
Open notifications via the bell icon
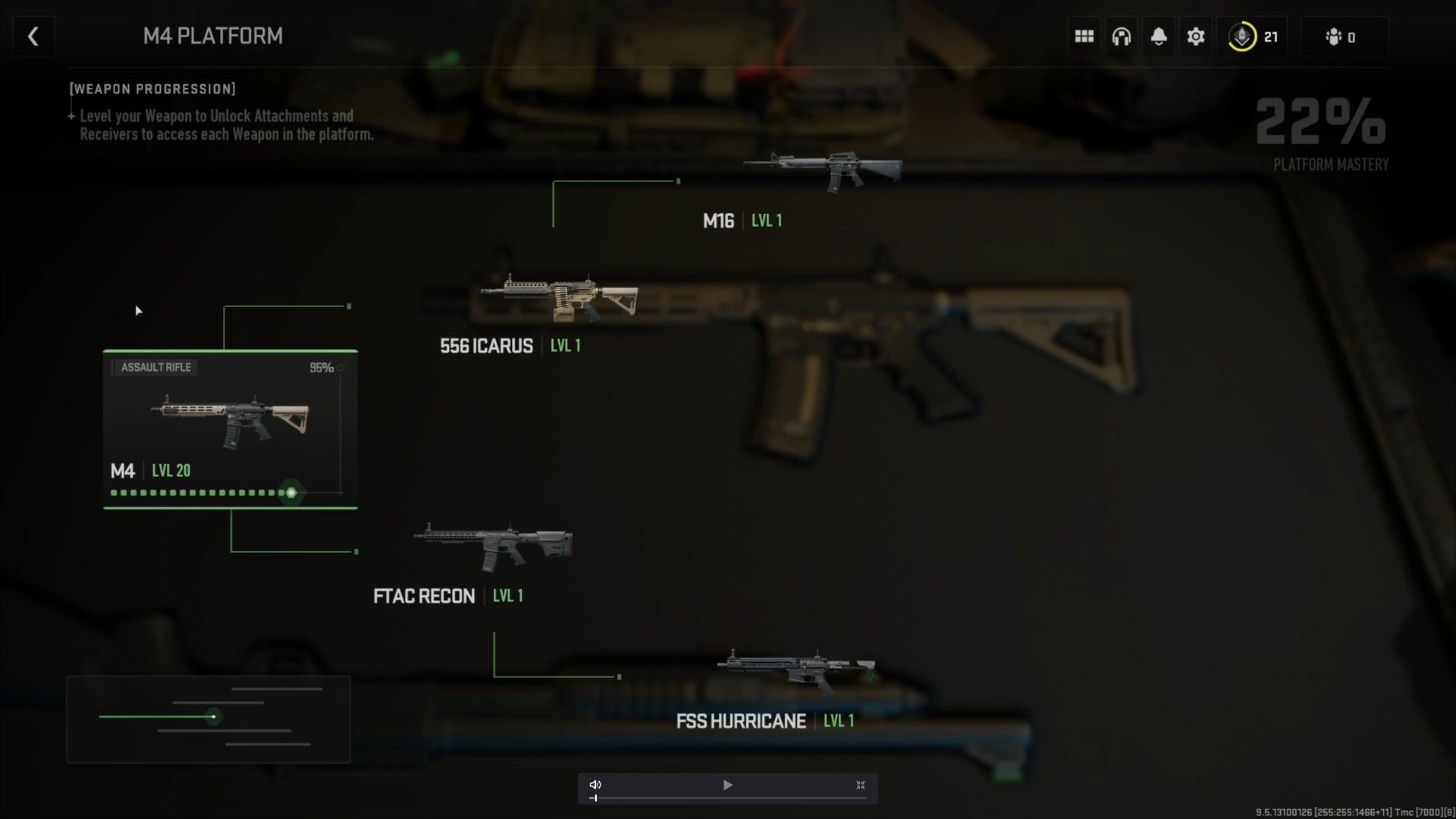click(1159, 36)
